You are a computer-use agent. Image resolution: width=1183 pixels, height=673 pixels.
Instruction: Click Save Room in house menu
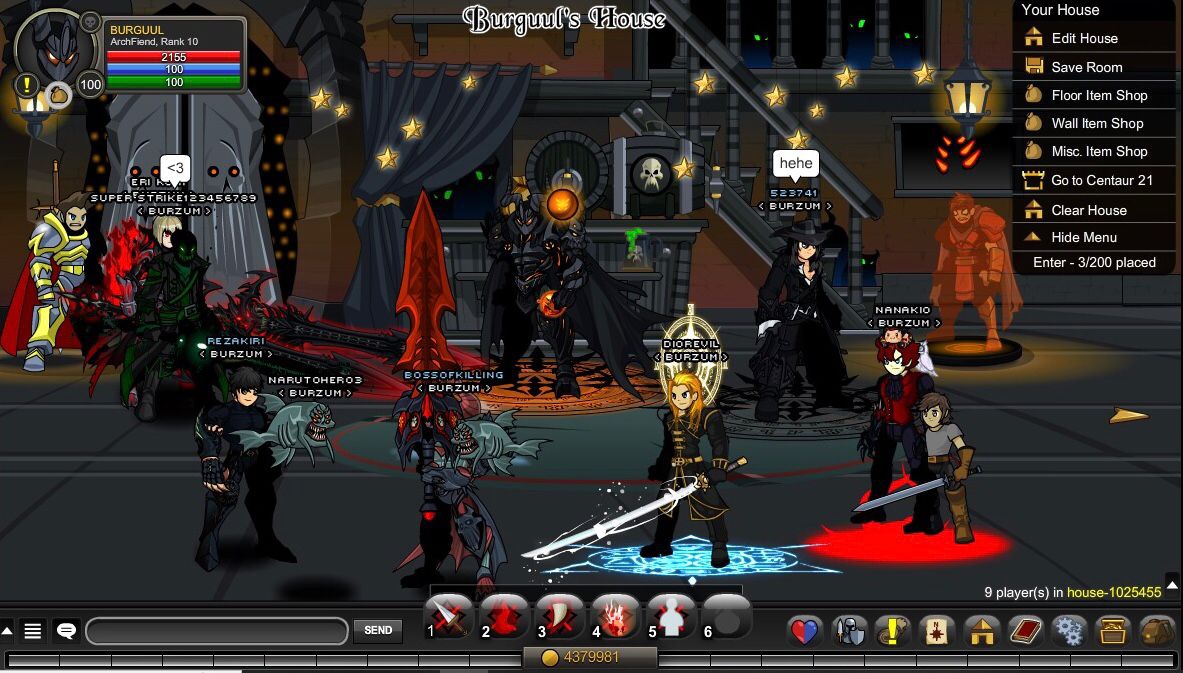coord(1086,67)
